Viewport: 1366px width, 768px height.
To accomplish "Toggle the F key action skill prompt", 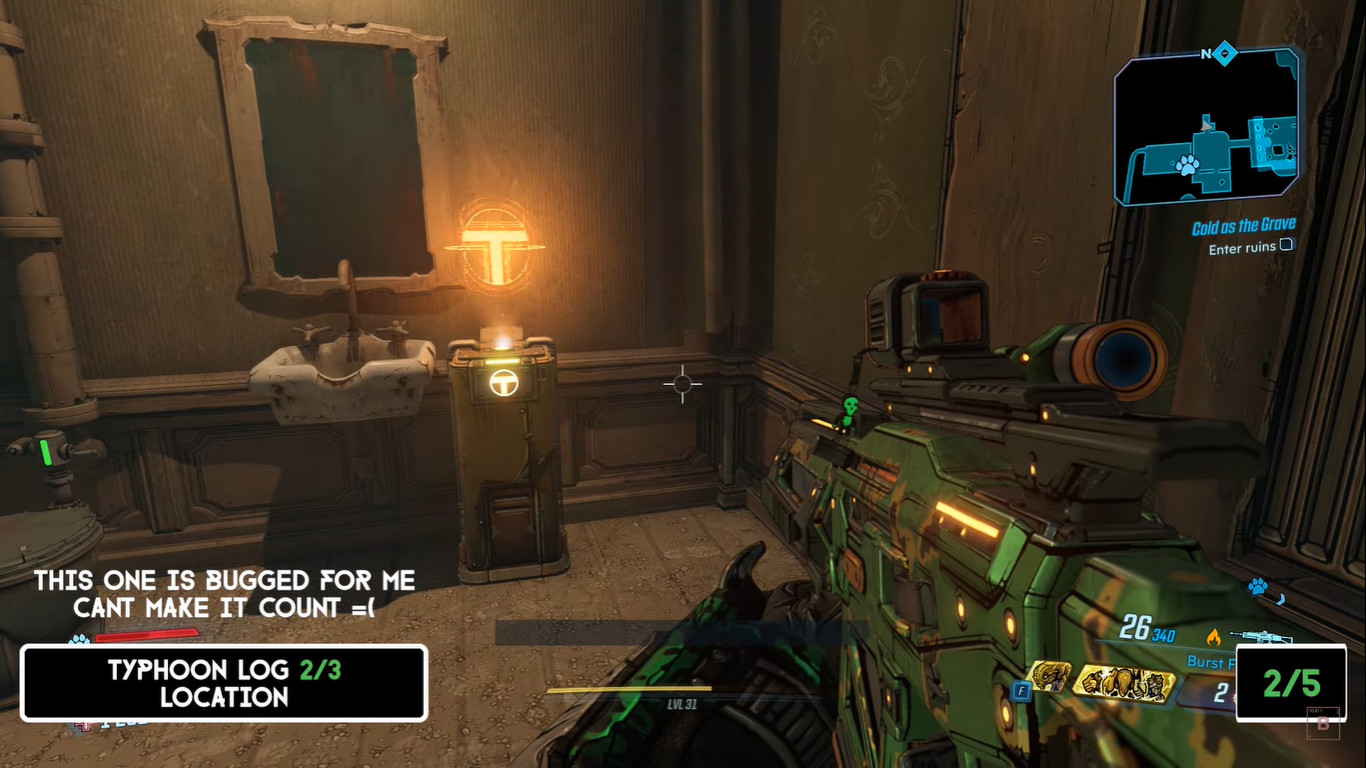I will click(x=1021, y=690).
